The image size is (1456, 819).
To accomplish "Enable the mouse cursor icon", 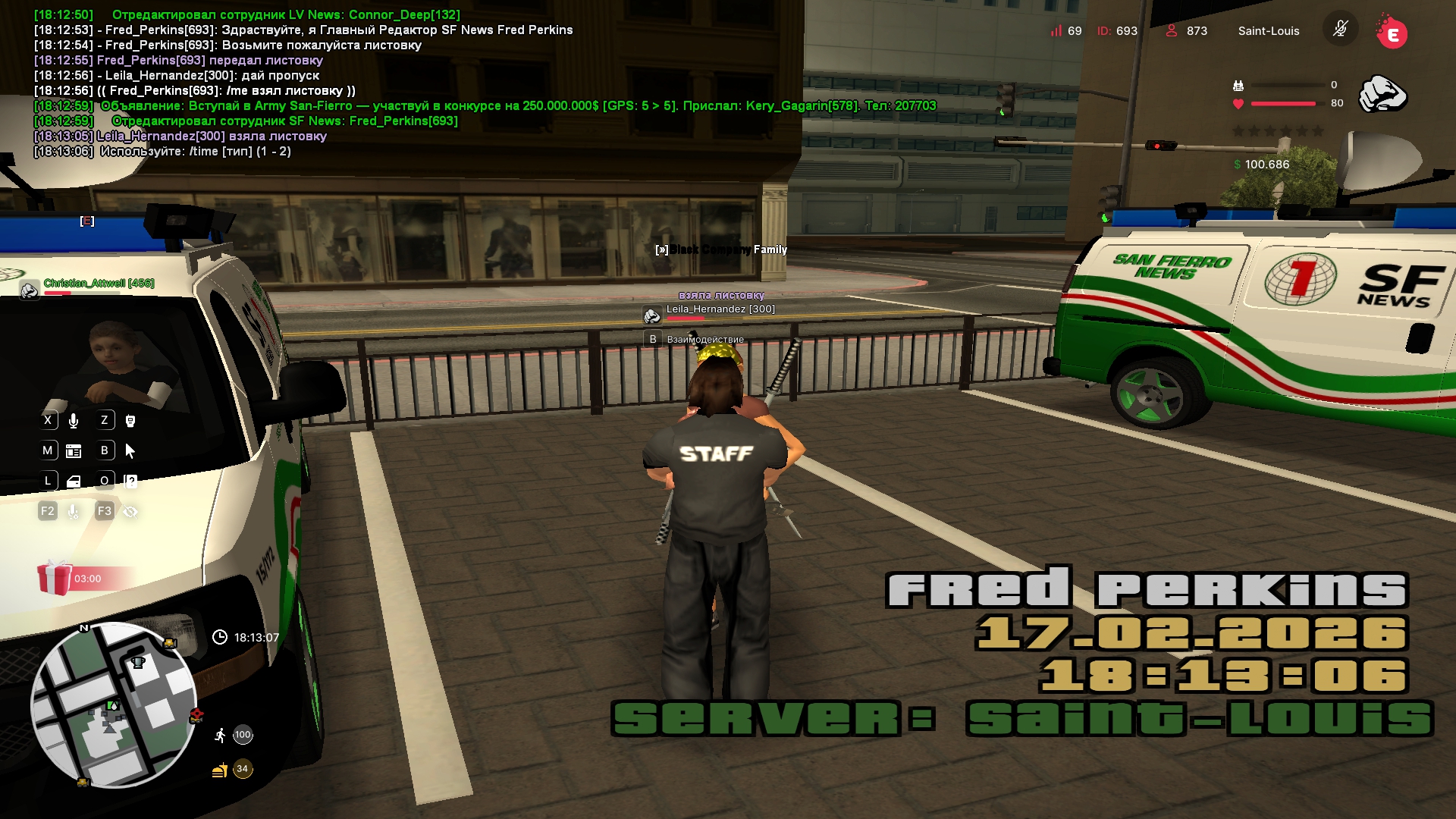I will pos(130,451).
